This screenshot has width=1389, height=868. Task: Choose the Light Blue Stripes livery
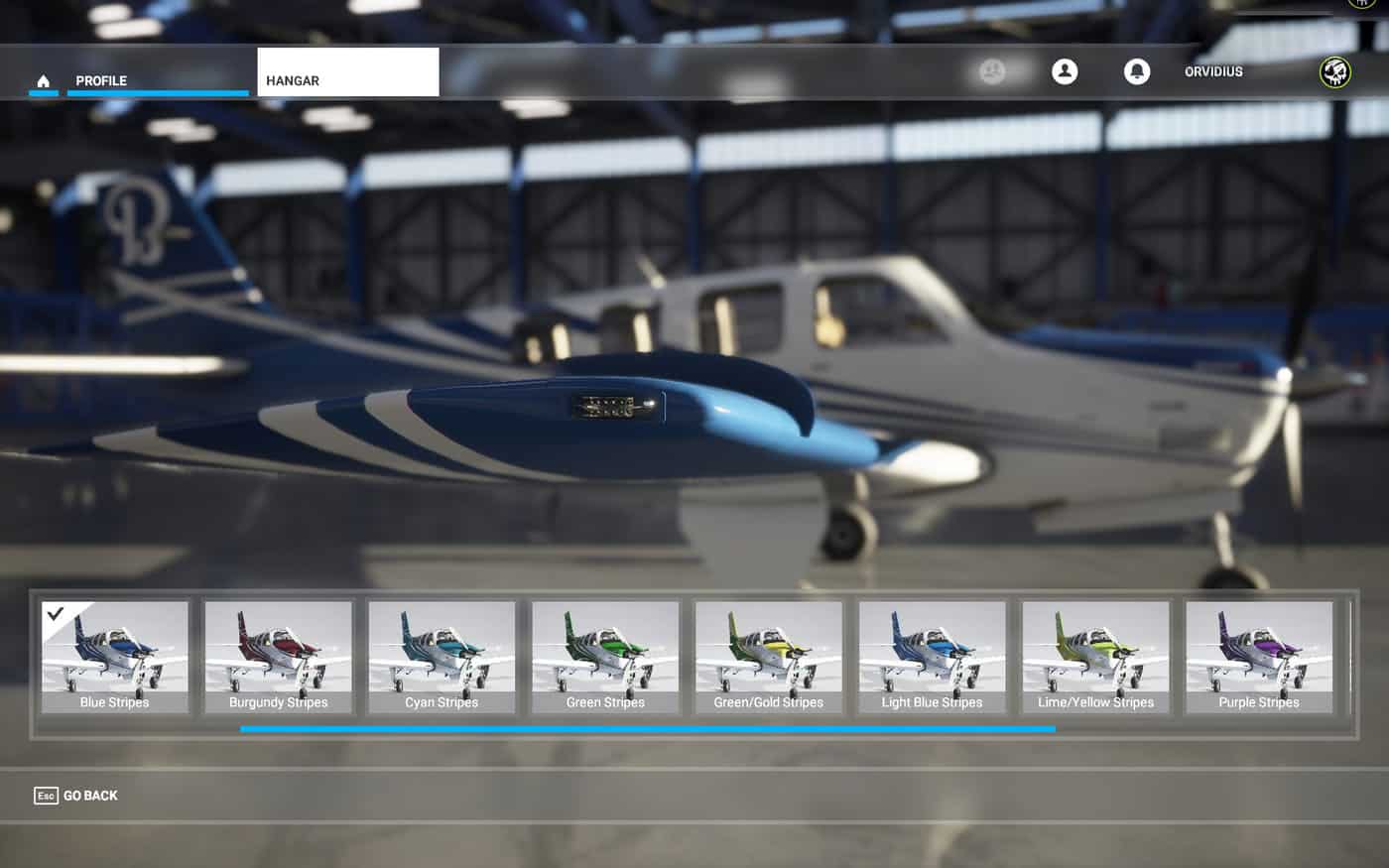[x=932, y=657]
